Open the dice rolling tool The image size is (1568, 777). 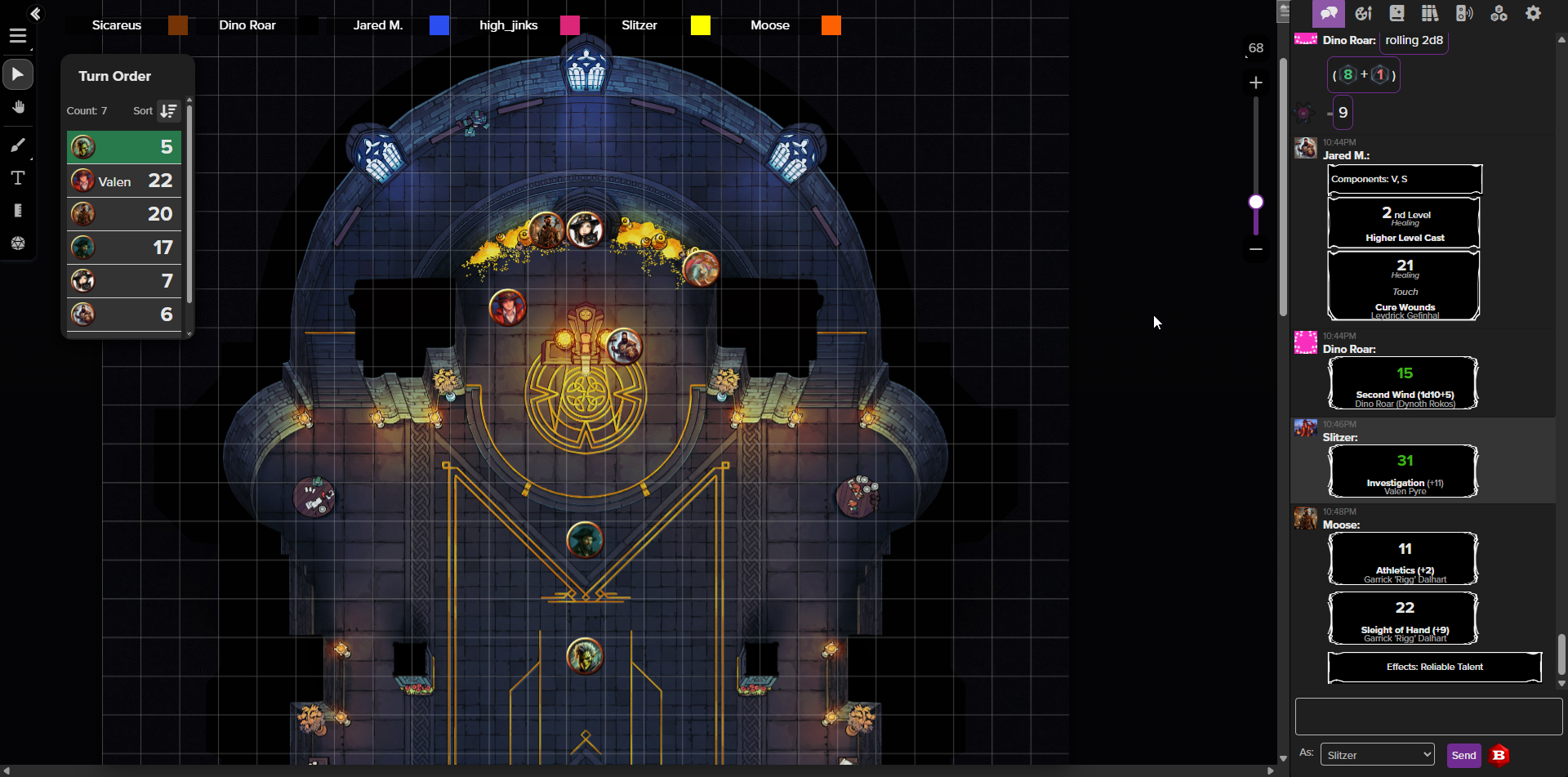click(x=18, y=243)
